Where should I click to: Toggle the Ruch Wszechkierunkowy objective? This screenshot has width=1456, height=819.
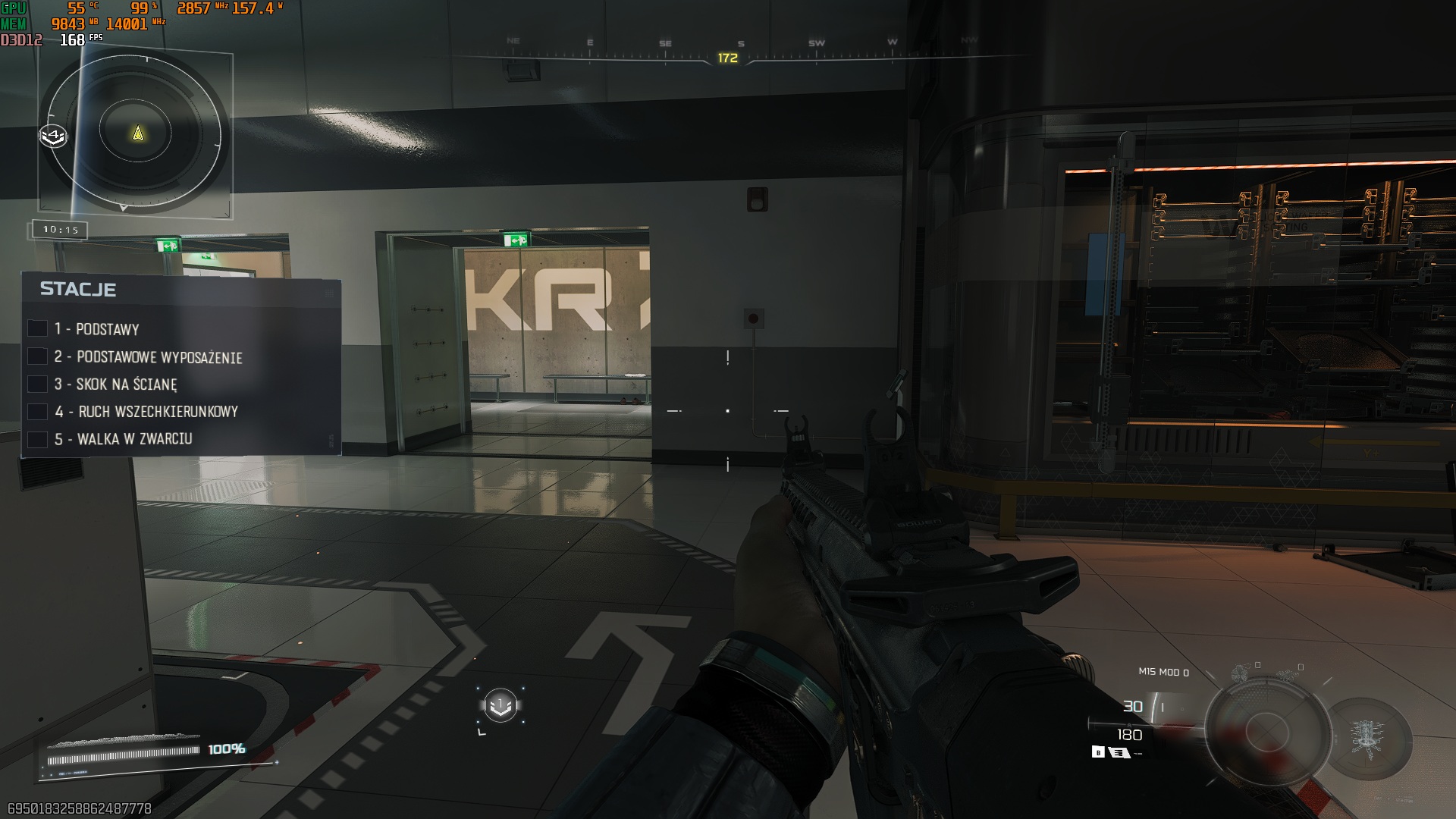[x=38, y=412]
